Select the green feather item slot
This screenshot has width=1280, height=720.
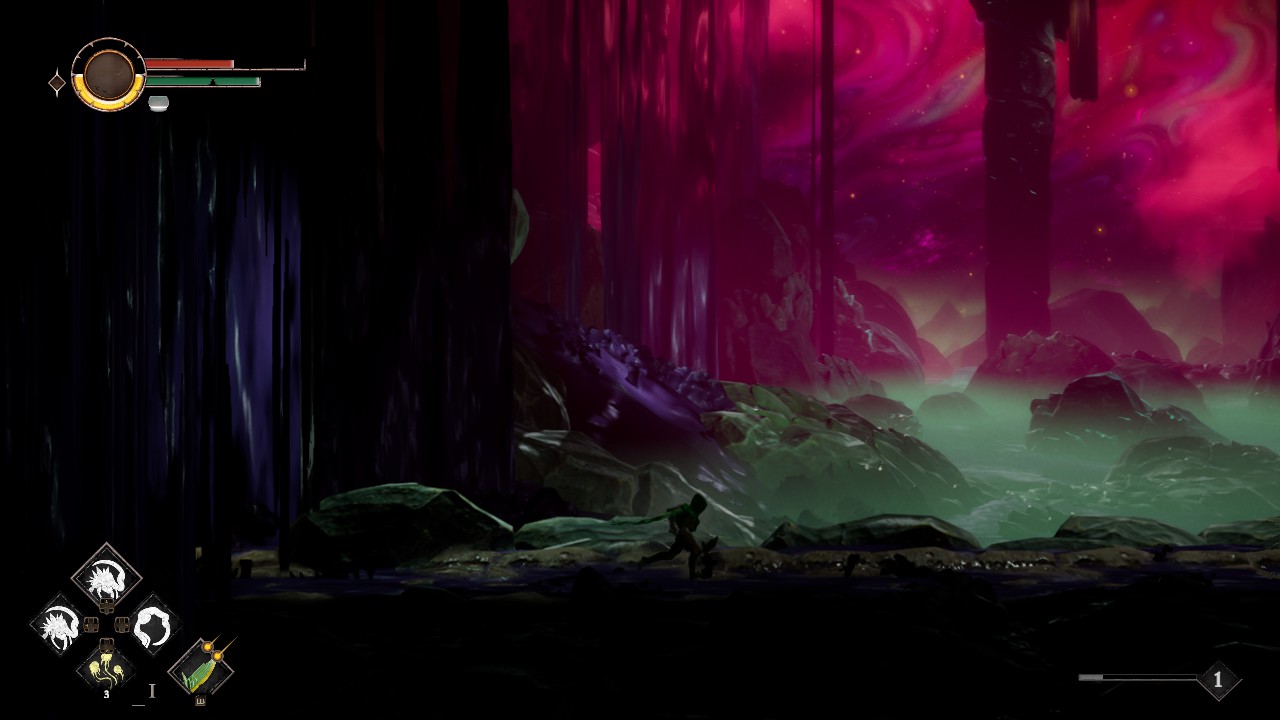(x=202, y=668)
